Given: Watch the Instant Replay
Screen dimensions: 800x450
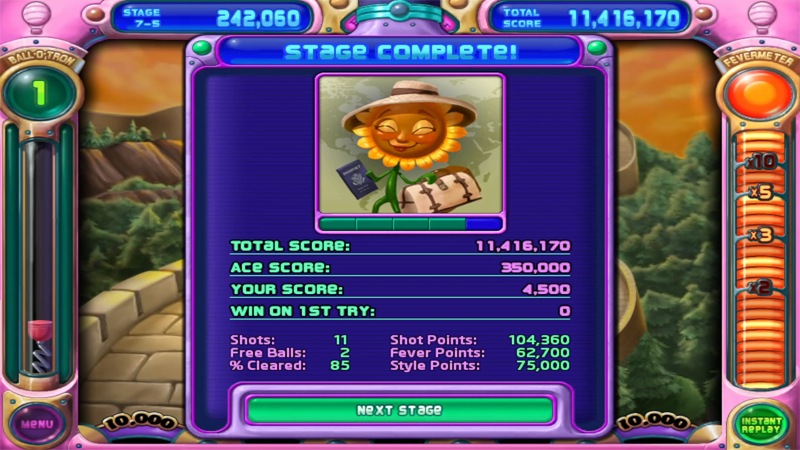Looking at the screenshot, I should (761, 424).
